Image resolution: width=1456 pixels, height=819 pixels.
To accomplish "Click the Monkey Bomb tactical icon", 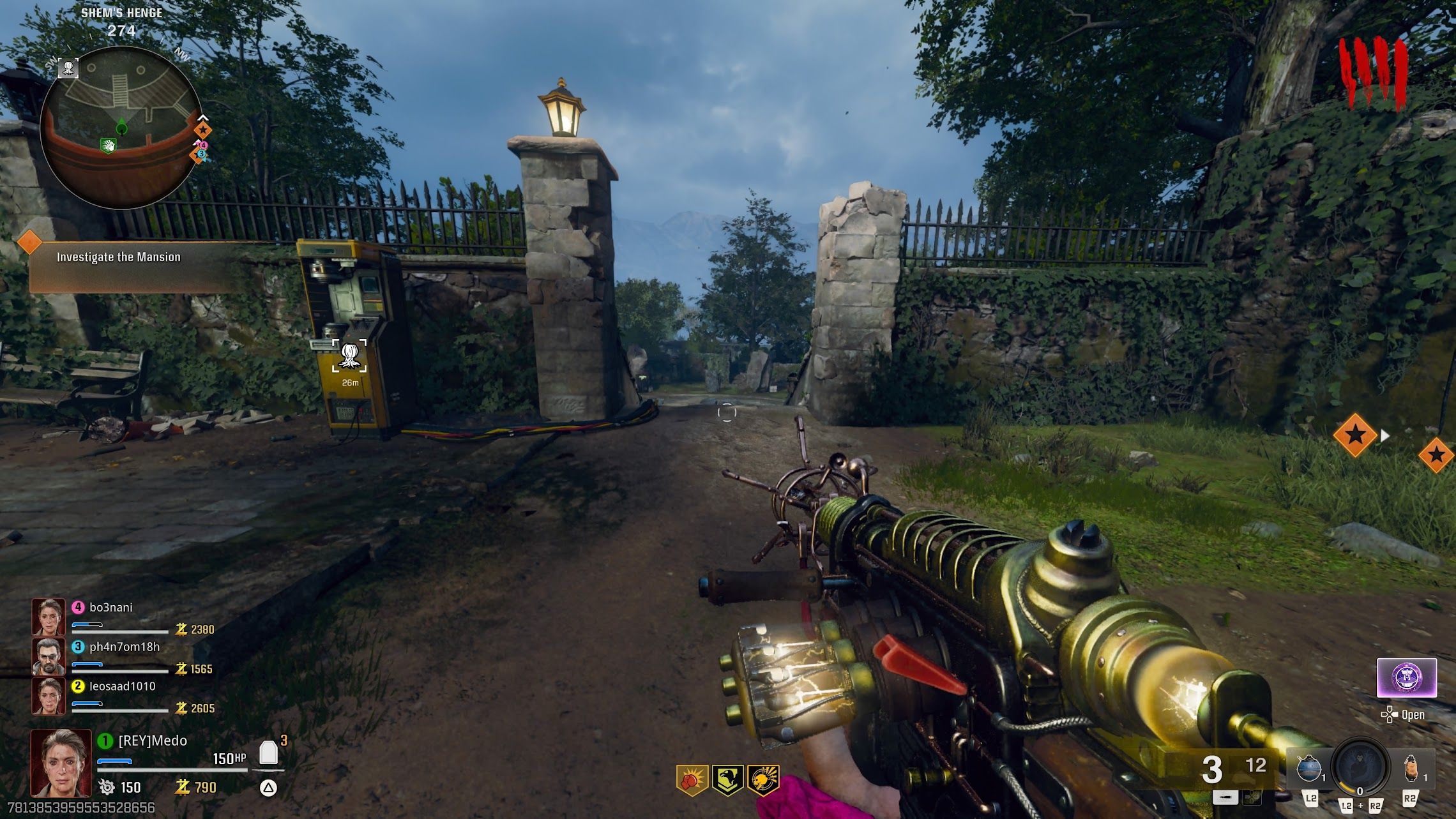I will point(1411,770).
